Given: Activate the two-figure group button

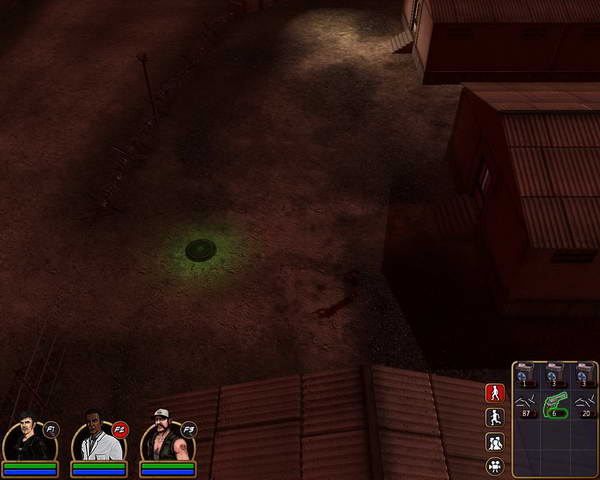Looking at the screenshot, I should click(x=494, y=442).
